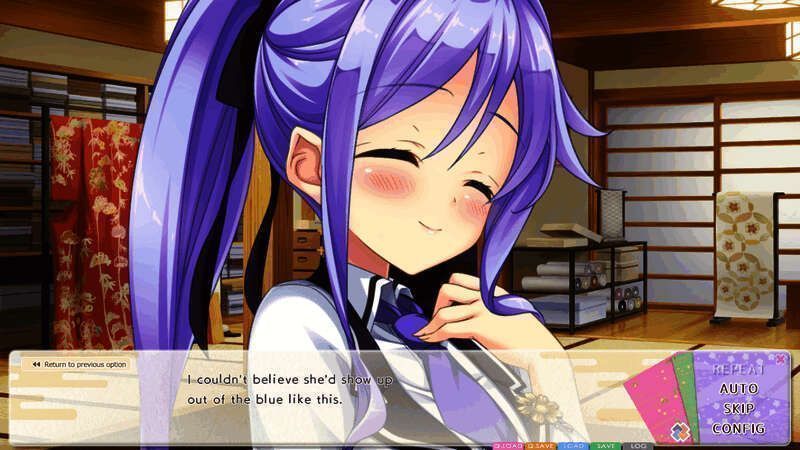Open the CONFIG menu
The image size is (800, 450).
739,429
